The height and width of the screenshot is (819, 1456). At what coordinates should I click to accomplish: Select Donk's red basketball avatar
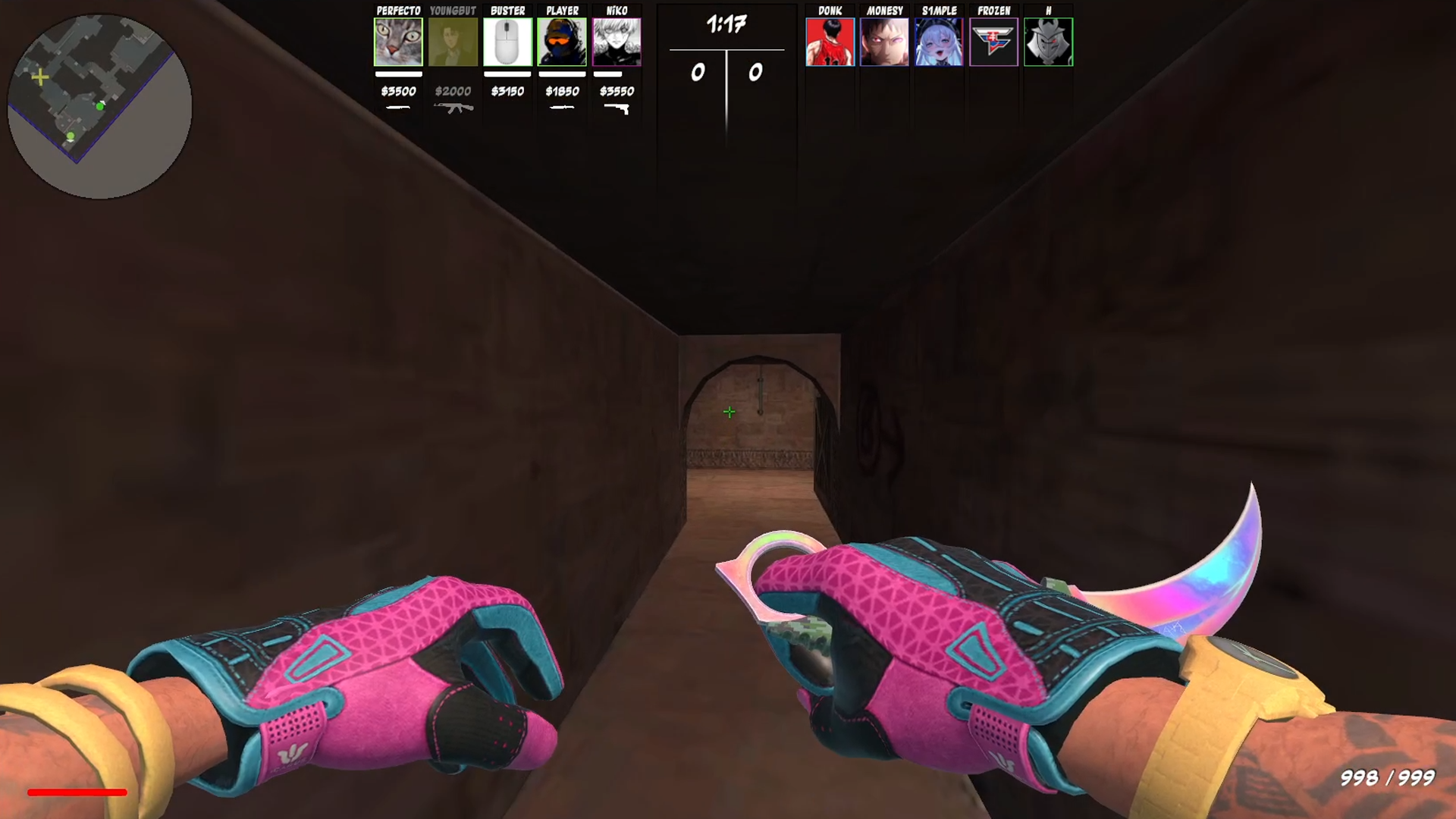(x=830, y=41)
